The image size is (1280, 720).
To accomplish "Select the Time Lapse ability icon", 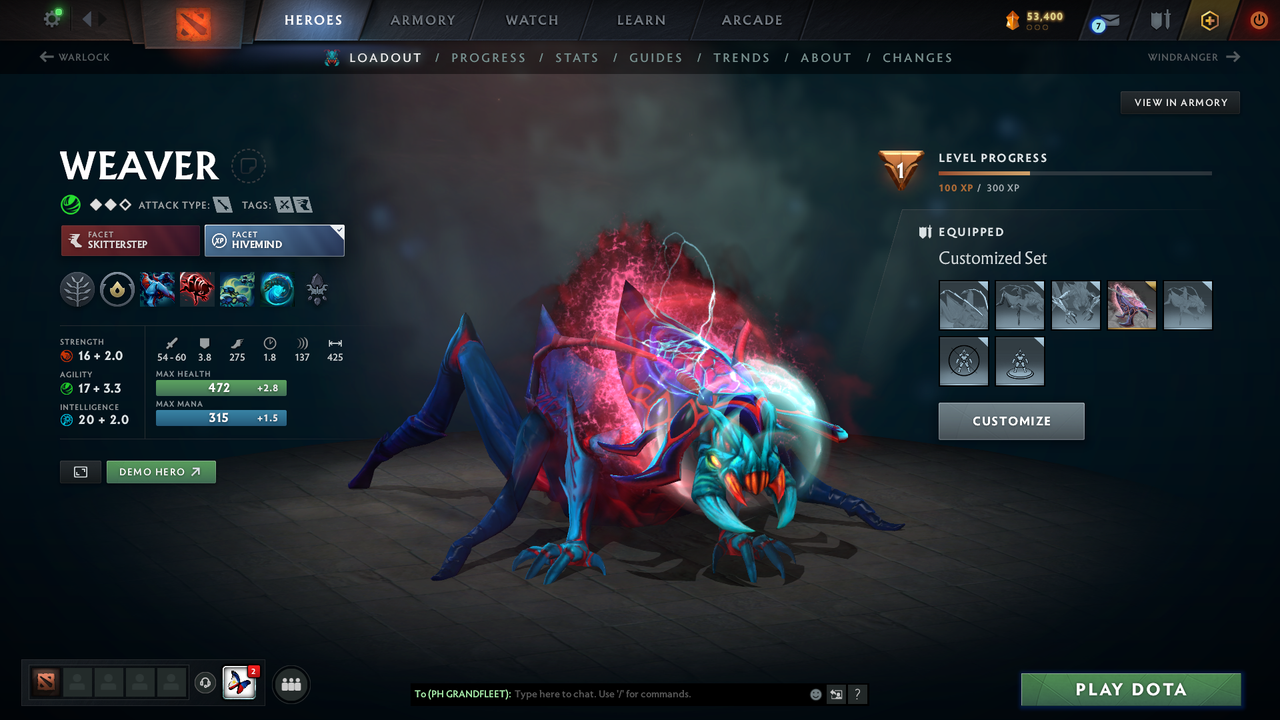I will coord(277,290).
